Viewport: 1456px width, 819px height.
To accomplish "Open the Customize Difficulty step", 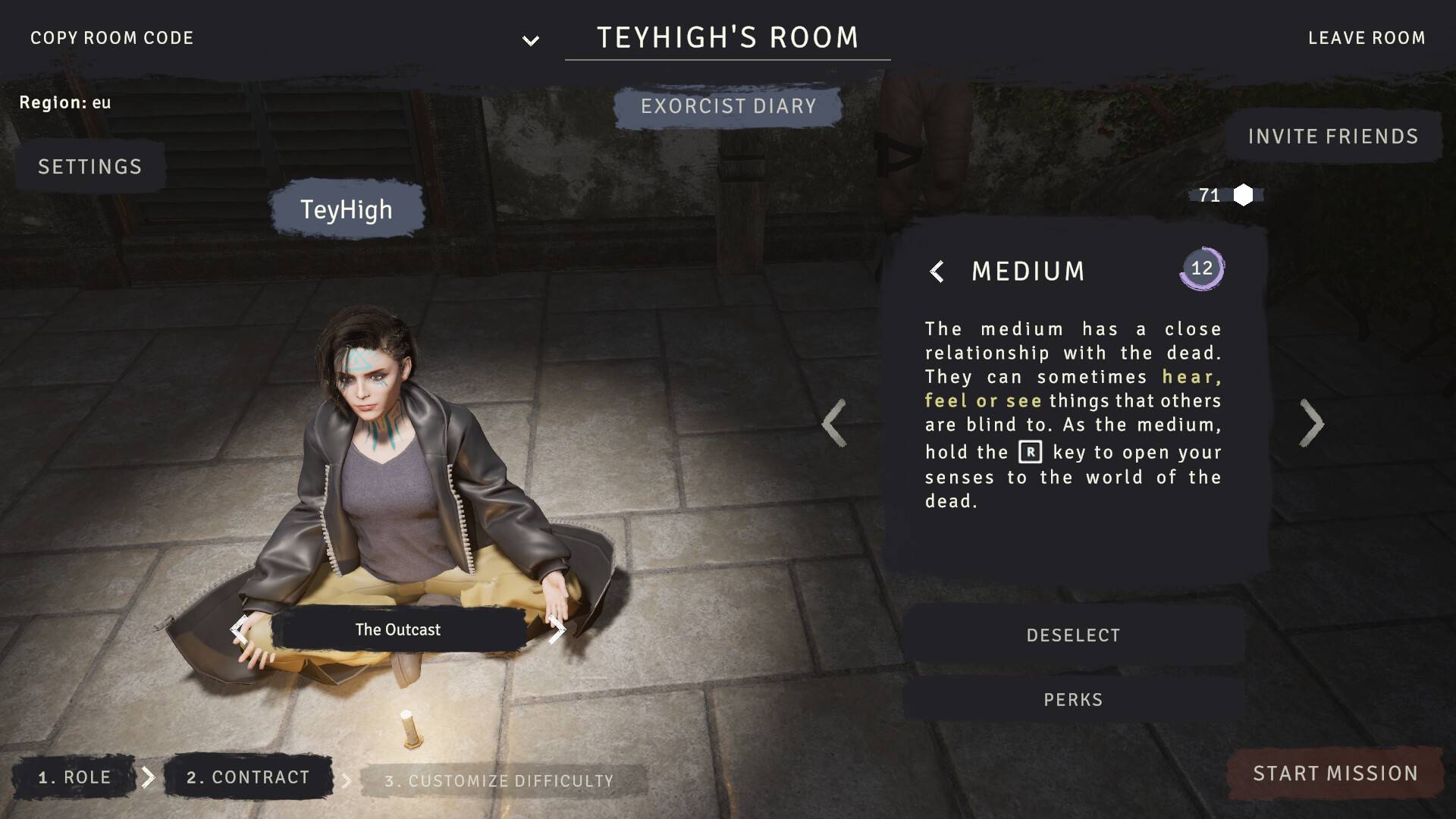I will 499,781.
